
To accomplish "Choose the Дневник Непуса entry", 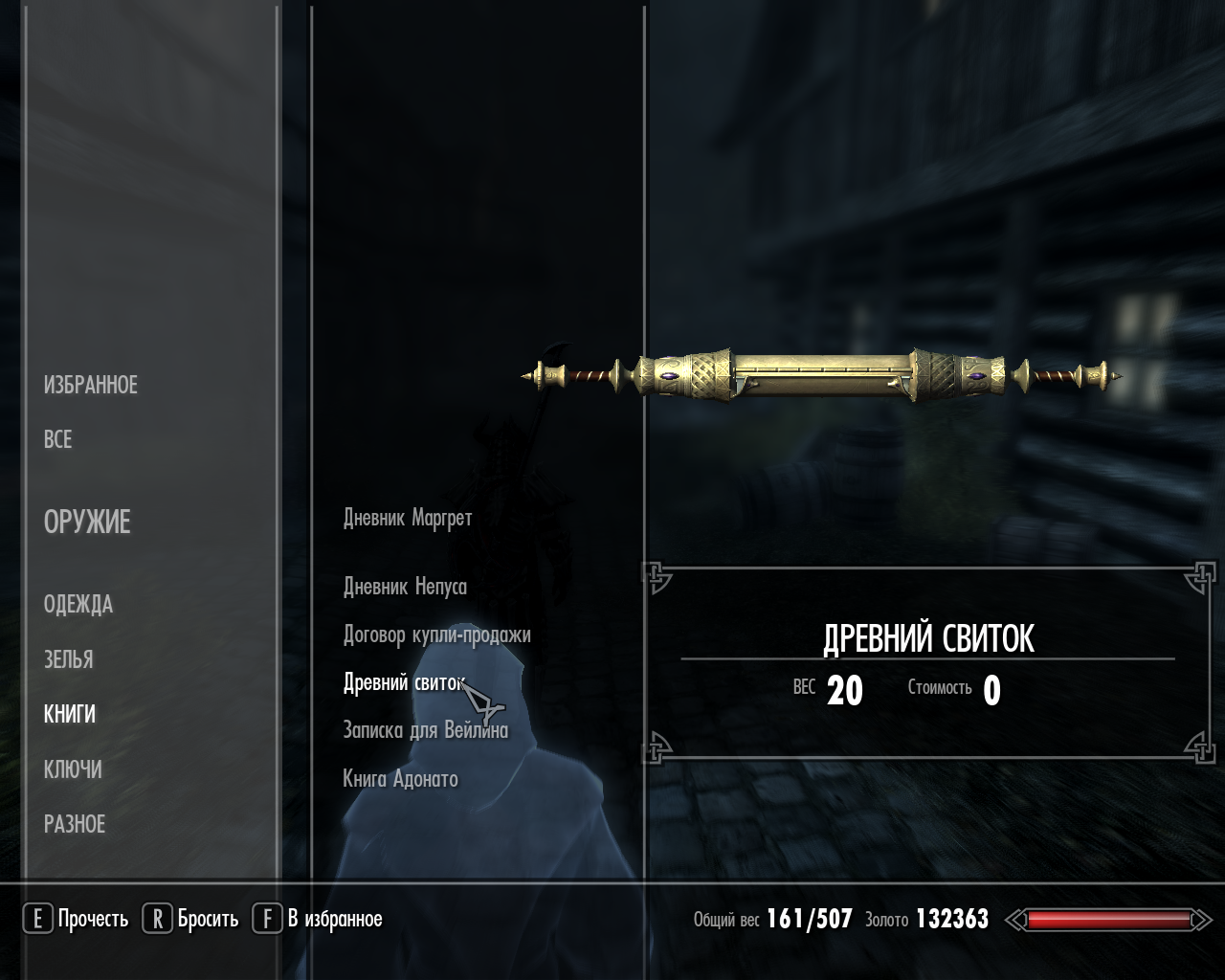I will click(x=405, y=587).
